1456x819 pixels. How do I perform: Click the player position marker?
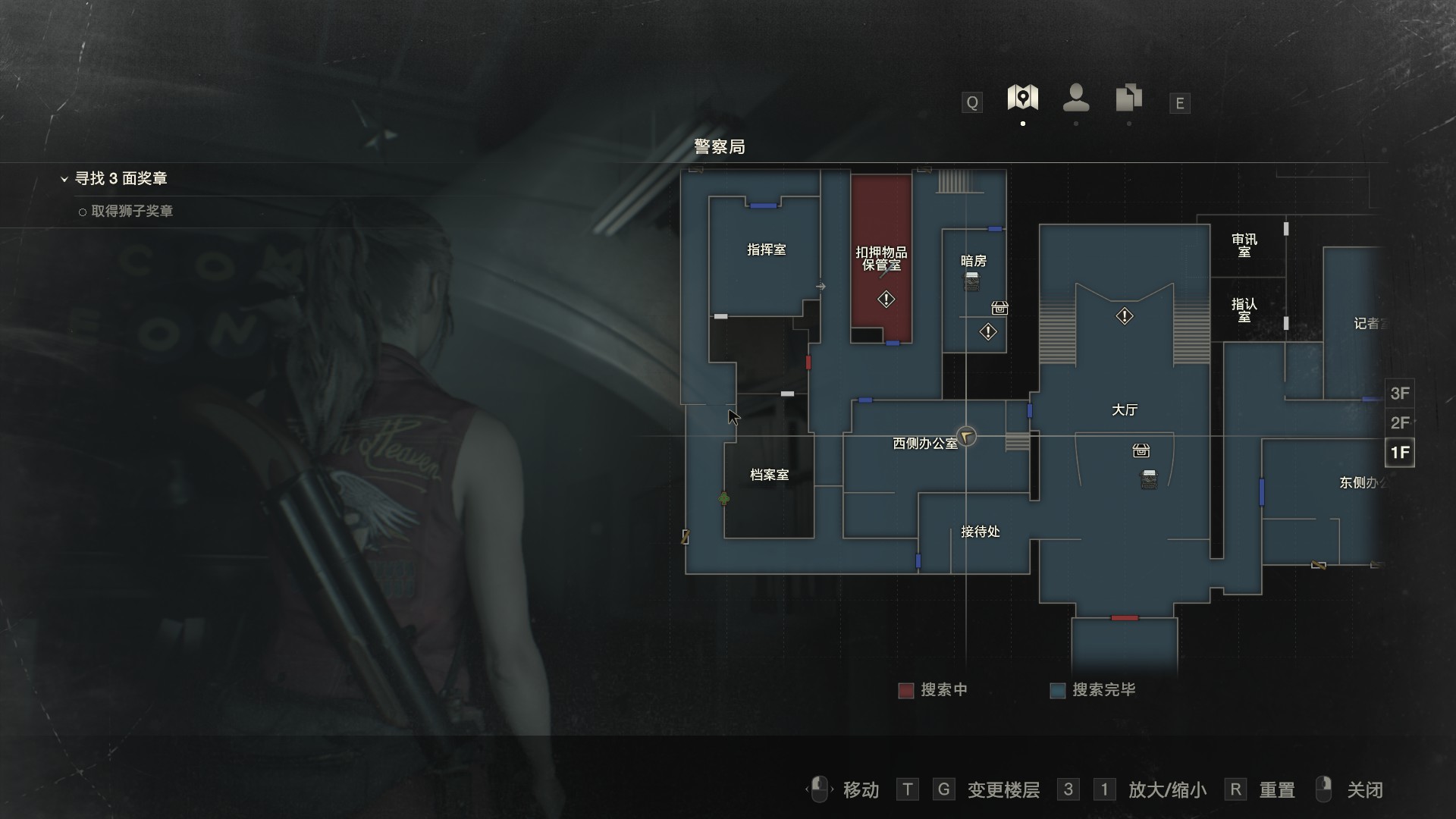pos(965,436)
